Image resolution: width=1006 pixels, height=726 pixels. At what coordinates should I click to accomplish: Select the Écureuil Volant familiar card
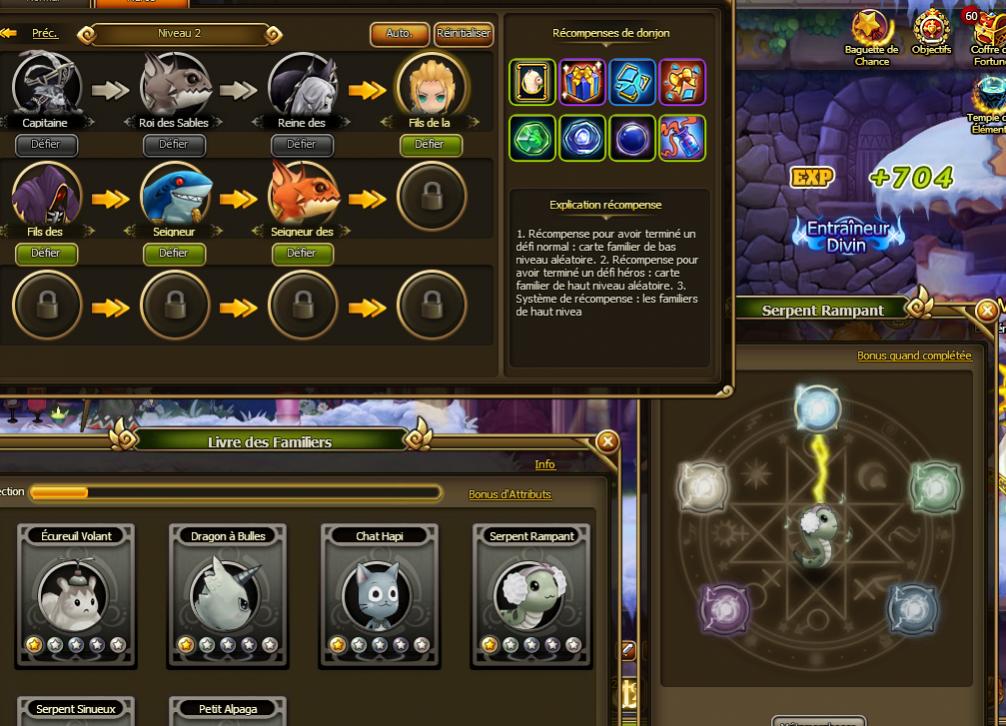pyautogui.click(x=77, y=595)
